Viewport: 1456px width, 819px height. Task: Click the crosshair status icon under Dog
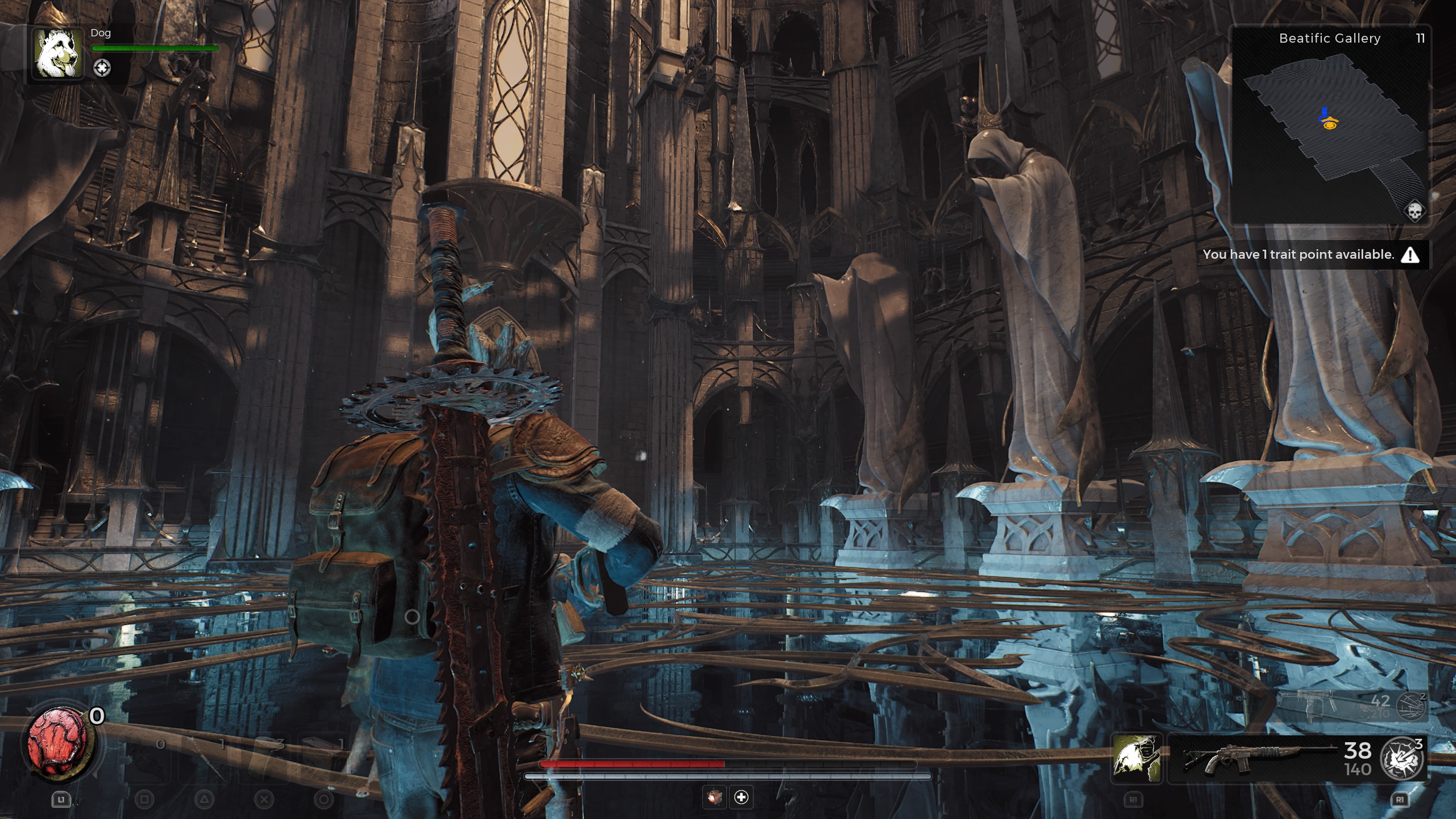pyautogui.click(x=102, y=68)
